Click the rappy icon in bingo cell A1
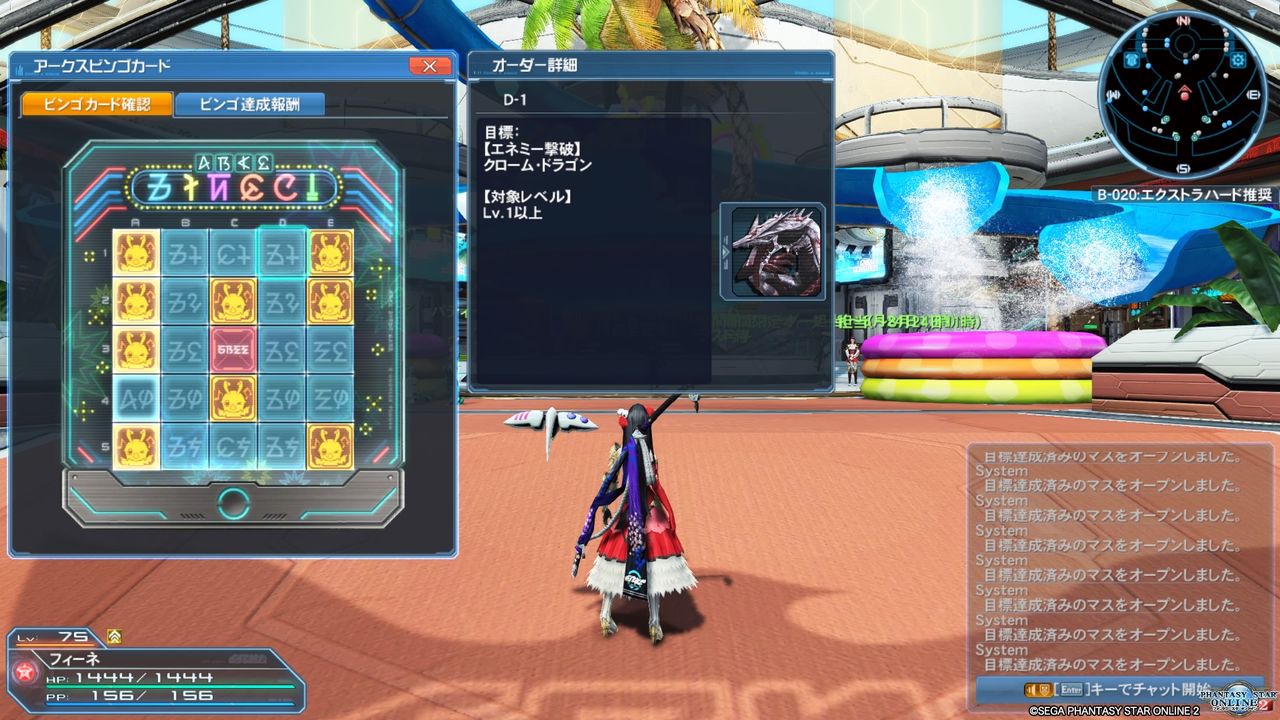The image size is (1280, 720). (136, 254)
